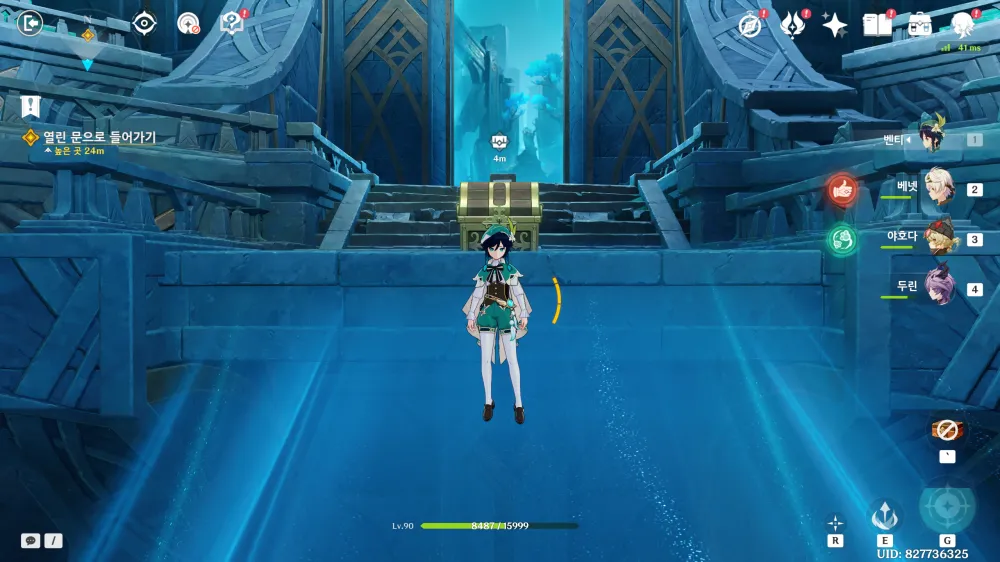This screenshot has width=1000, height=562.
Task: Open the chat speech bubble icon
Action: 31,540
